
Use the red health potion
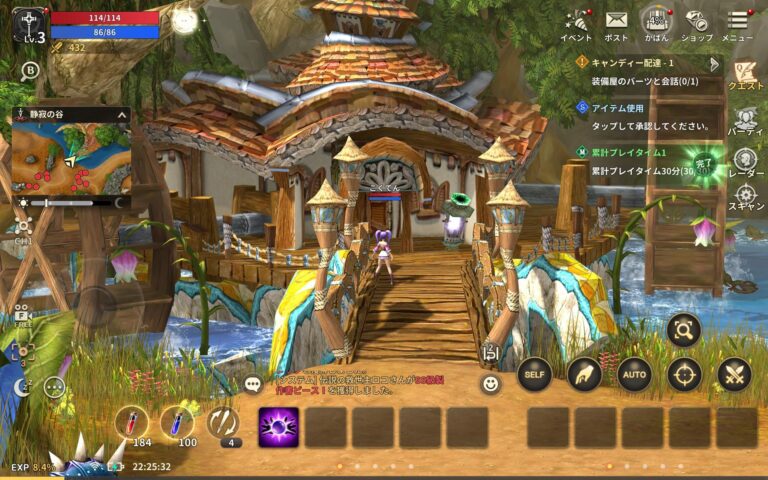132,424
